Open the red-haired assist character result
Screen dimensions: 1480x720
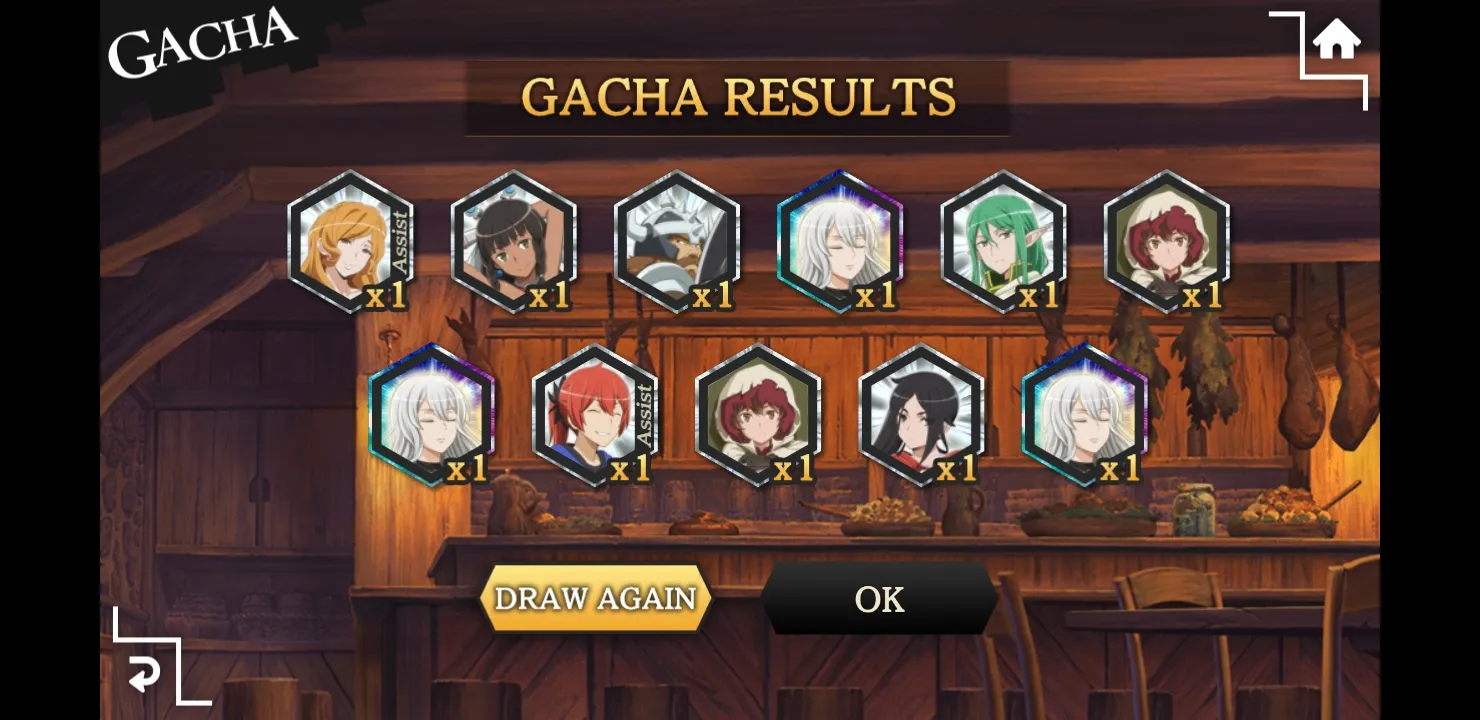point(595,415)
